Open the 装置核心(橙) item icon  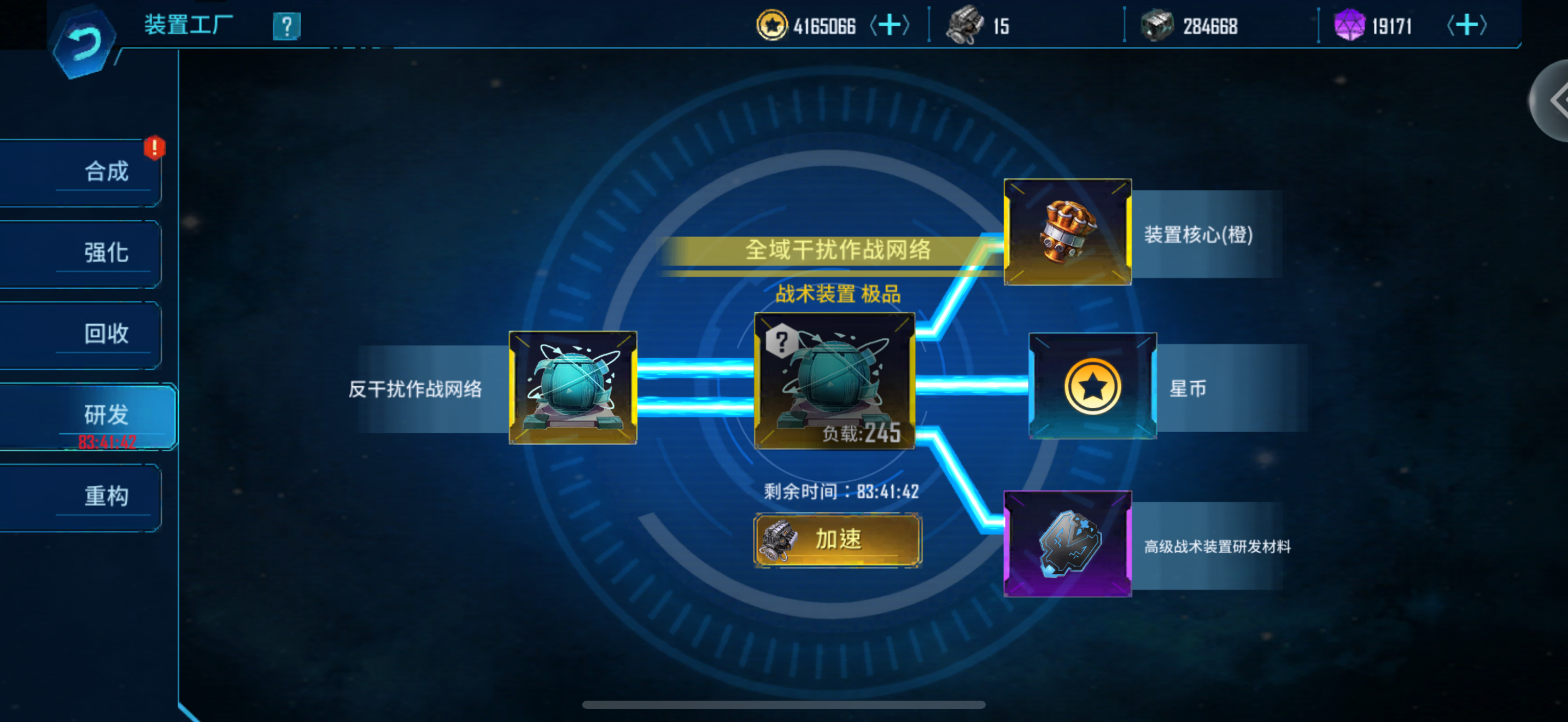[x=1067, y=232]
